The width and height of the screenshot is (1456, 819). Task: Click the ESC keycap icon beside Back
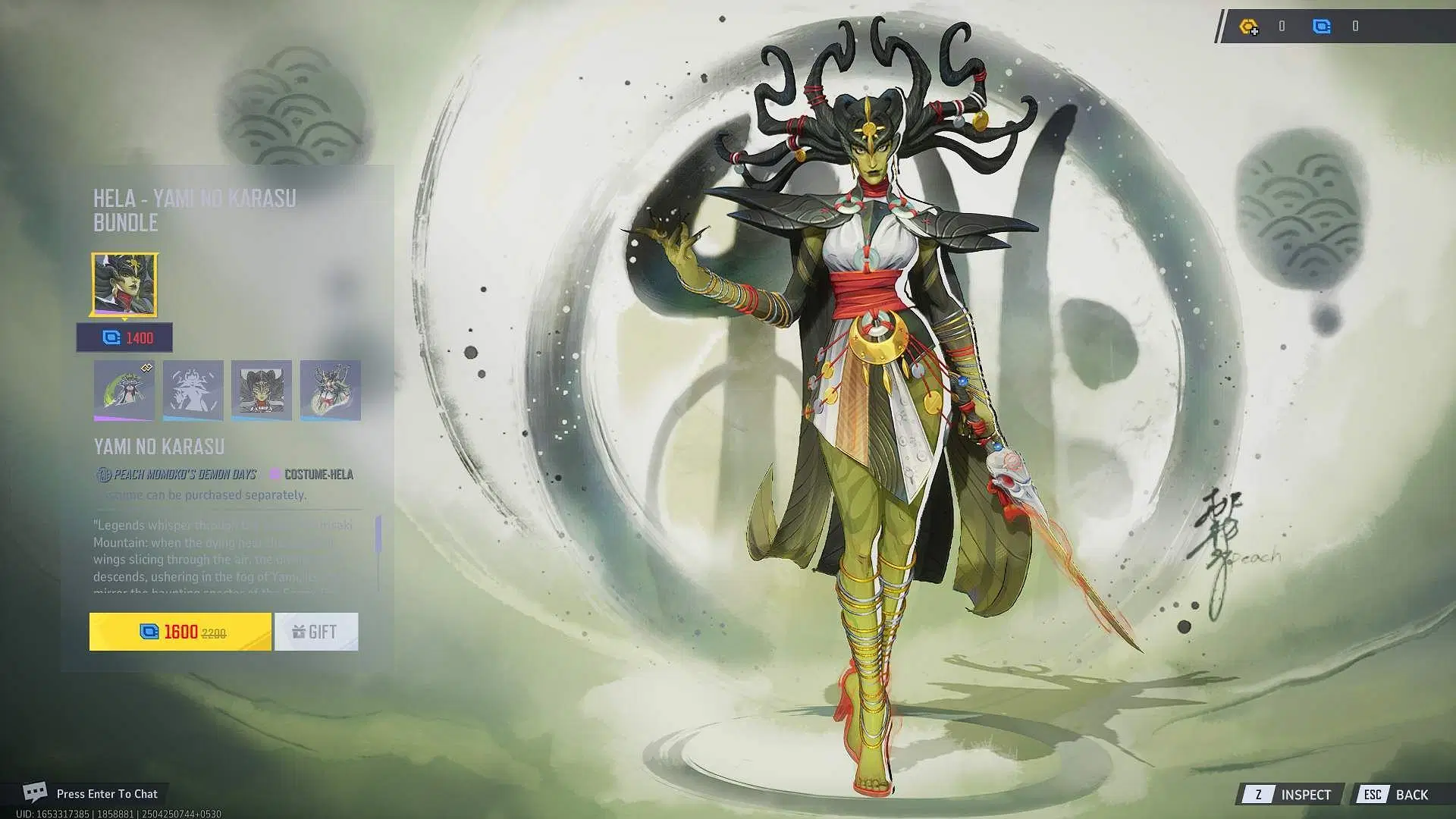(x=1373, y=794)
